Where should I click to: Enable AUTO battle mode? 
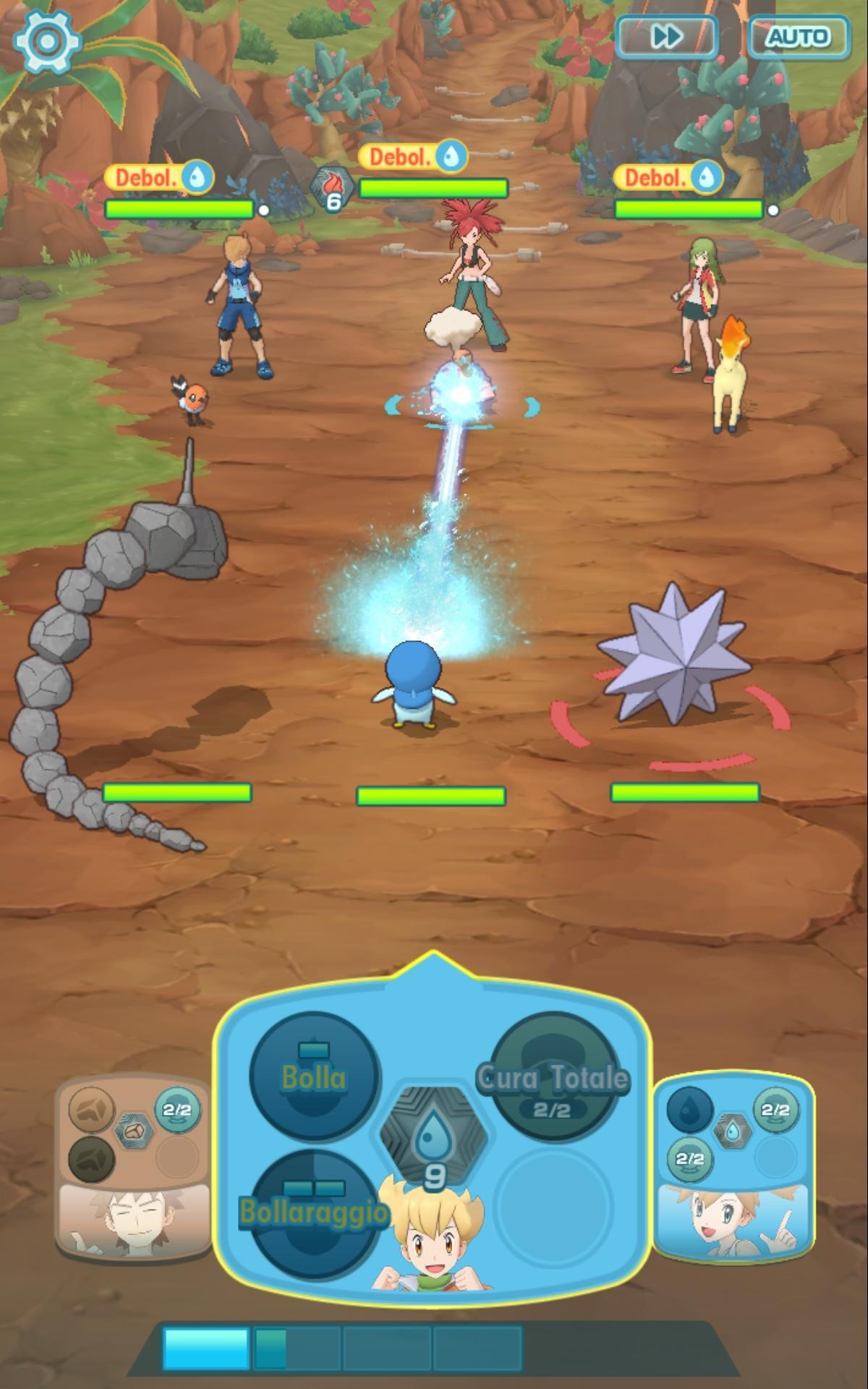coord(799,36)
